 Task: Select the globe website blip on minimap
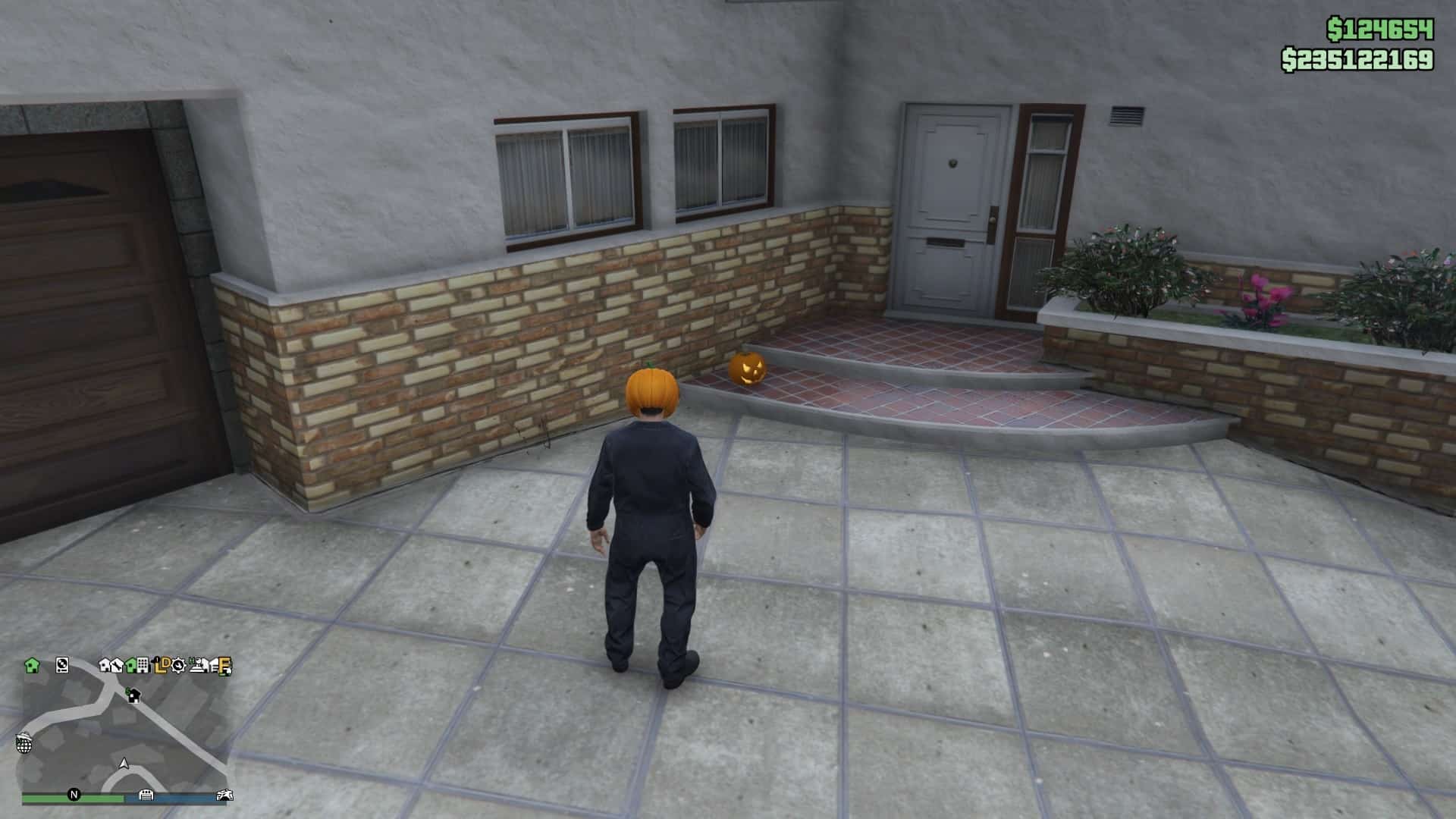pos(24,745)
